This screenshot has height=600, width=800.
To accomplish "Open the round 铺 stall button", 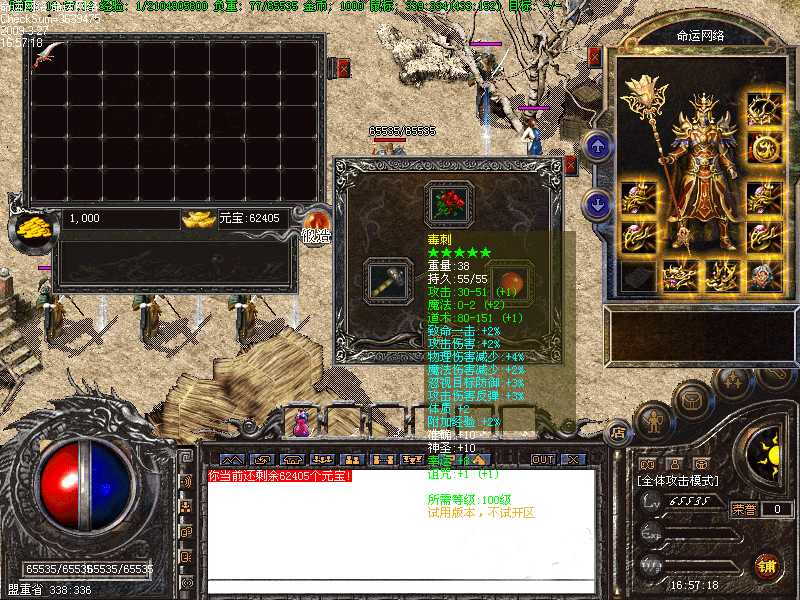I will [x=767, y=566].
